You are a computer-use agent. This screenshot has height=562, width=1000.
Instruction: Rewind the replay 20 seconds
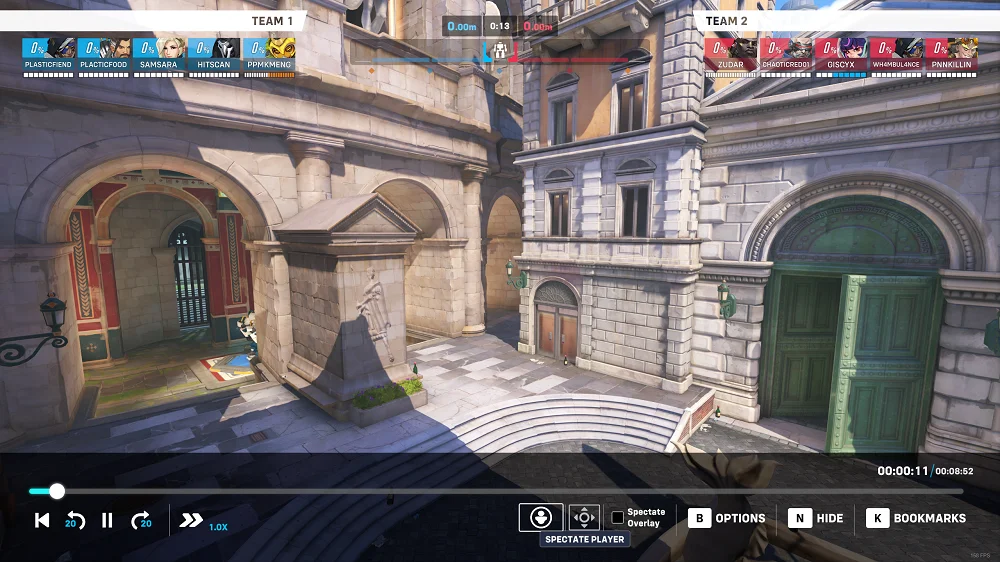[x=75, y=520]
